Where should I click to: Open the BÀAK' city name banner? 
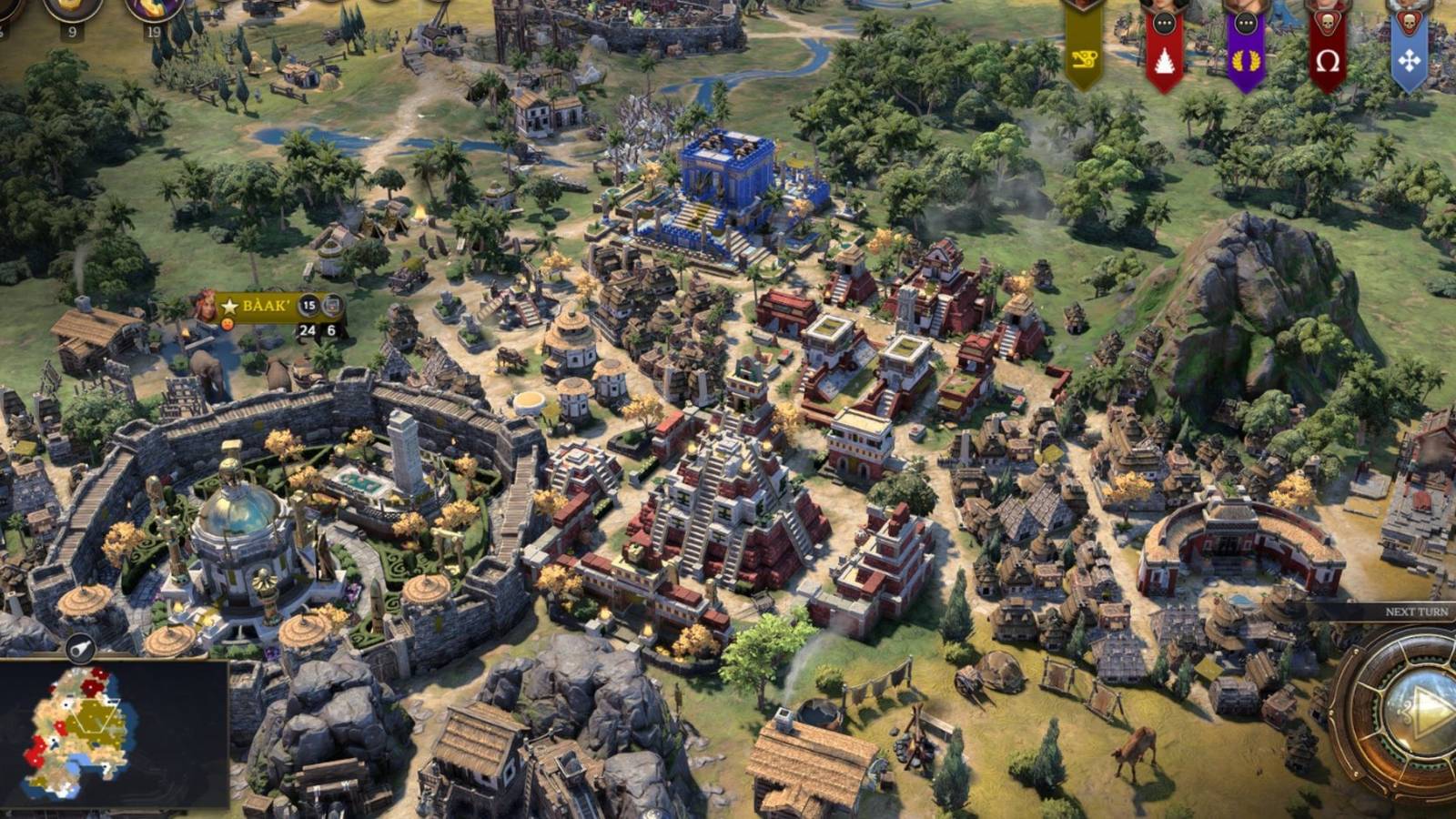pyautogui.click(x=266, y=306)
